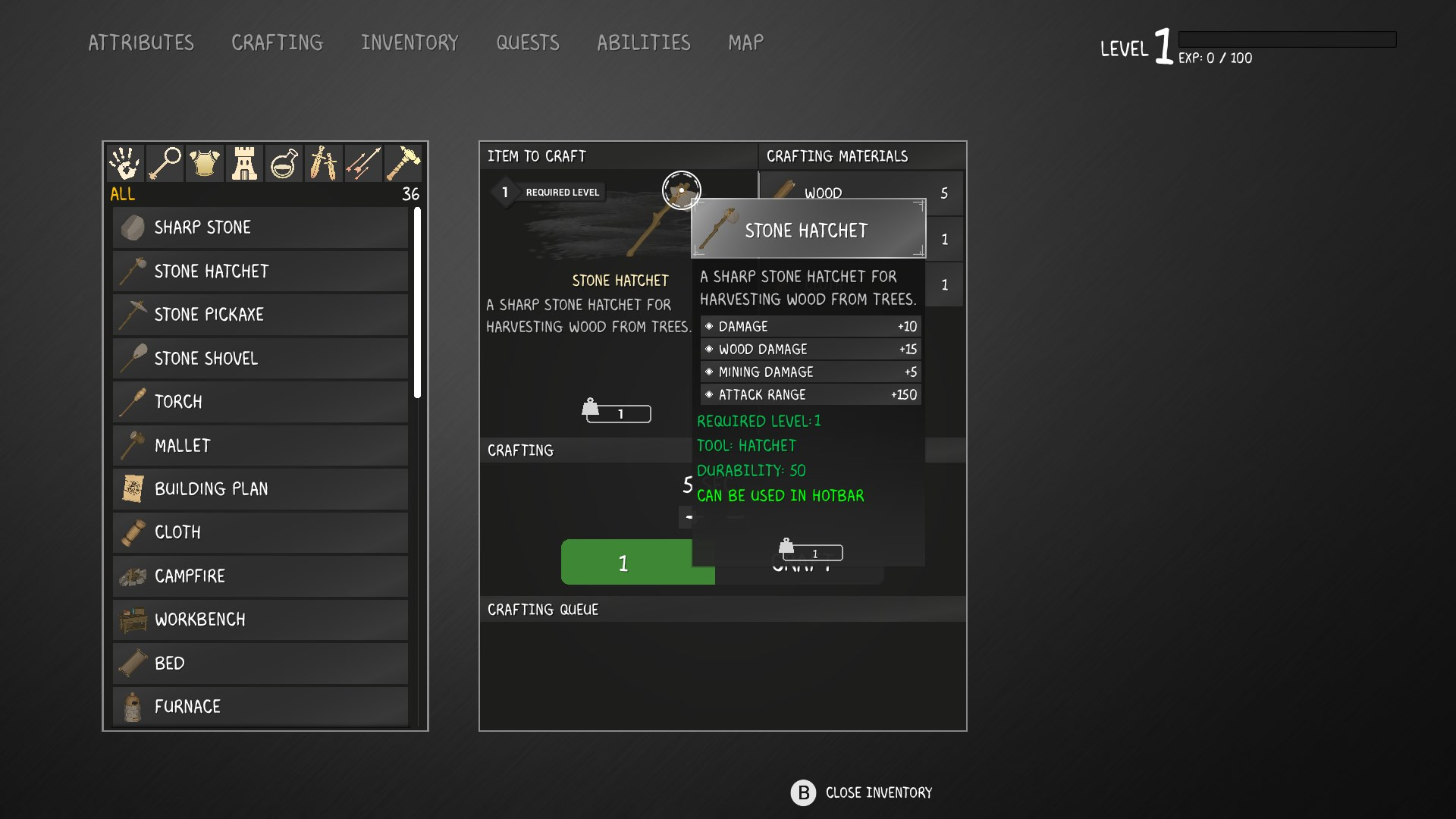Go to the Abilities tab
This screenshot has height=819, width=1456.
tap(643, 42)
